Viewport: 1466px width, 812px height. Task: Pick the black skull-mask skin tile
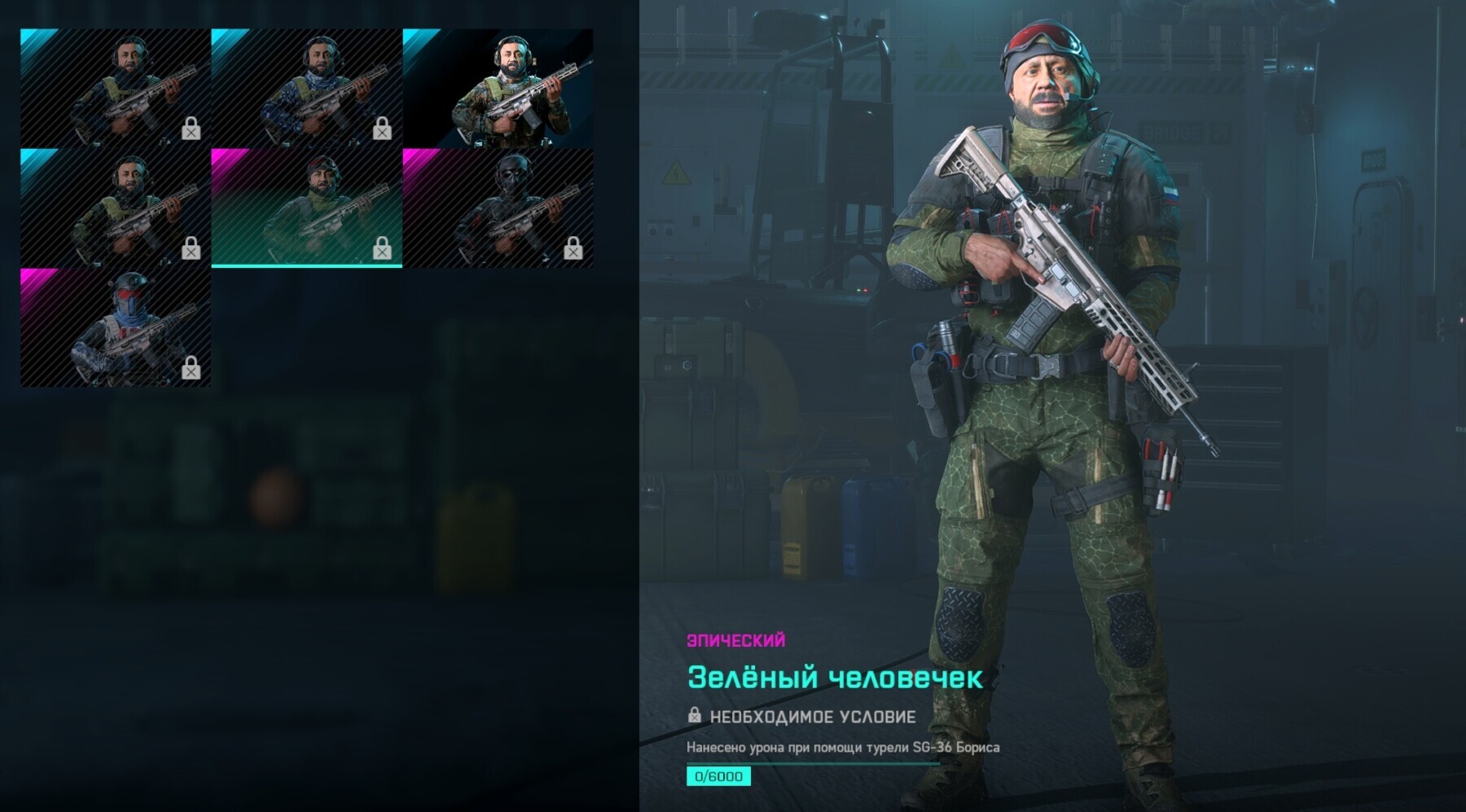coord(498,208)
